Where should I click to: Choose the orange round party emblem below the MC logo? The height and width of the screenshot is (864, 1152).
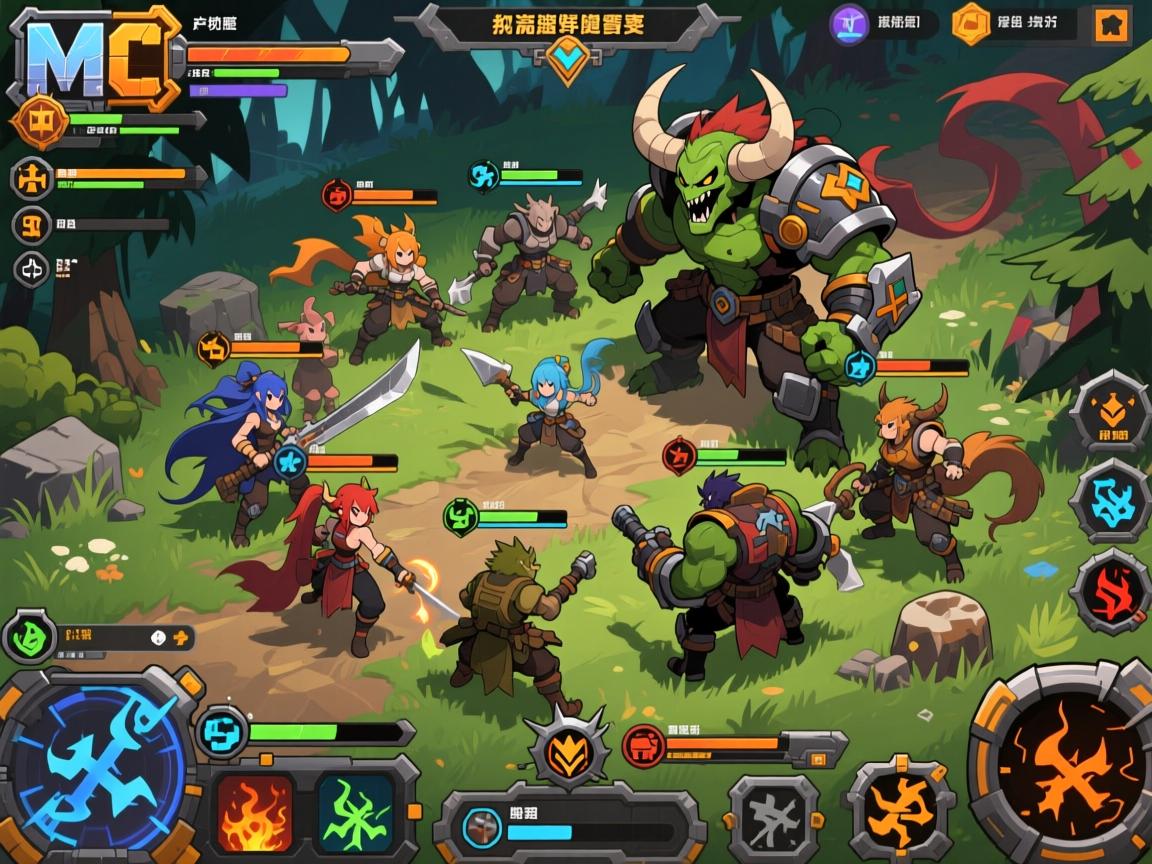pyautogui.click(x=39, y=122)
